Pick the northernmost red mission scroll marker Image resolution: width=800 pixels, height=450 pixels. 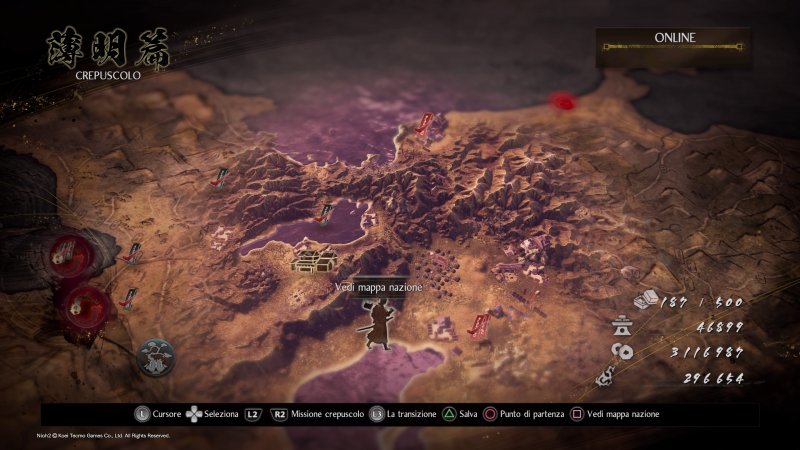(x=427, y=124)
